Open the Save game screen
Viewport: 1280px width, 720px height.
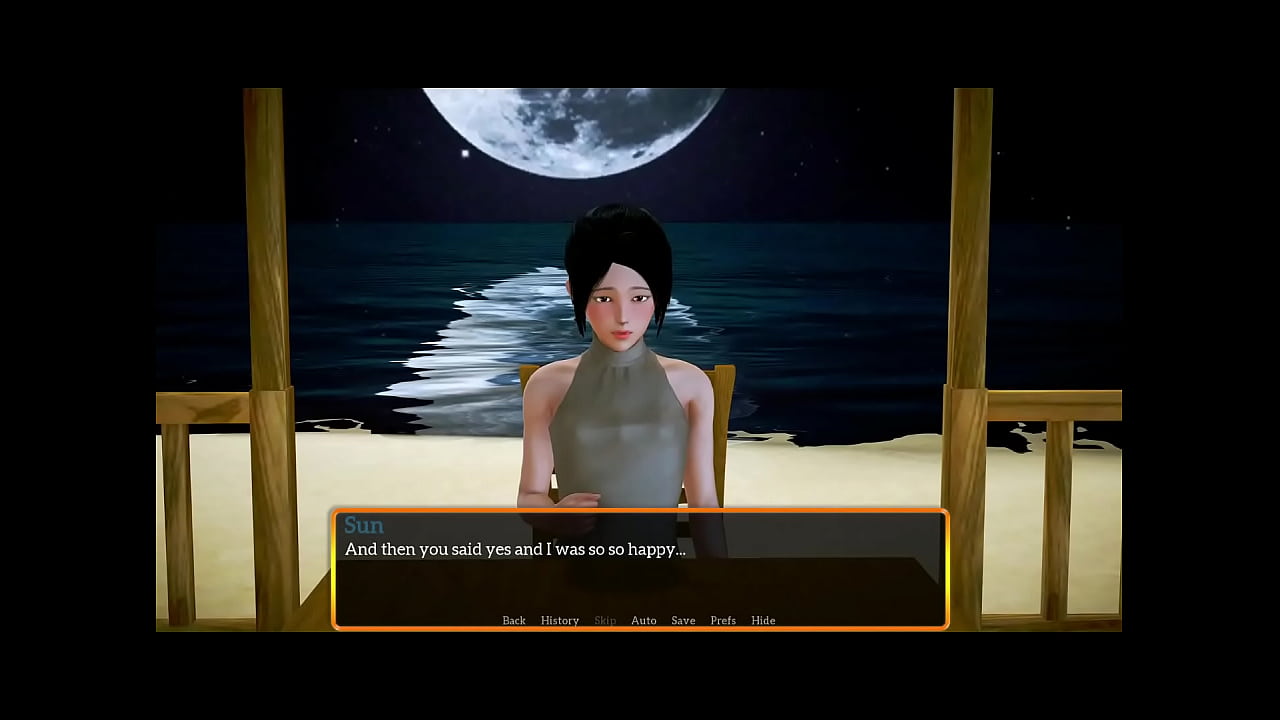click(683, 620)
